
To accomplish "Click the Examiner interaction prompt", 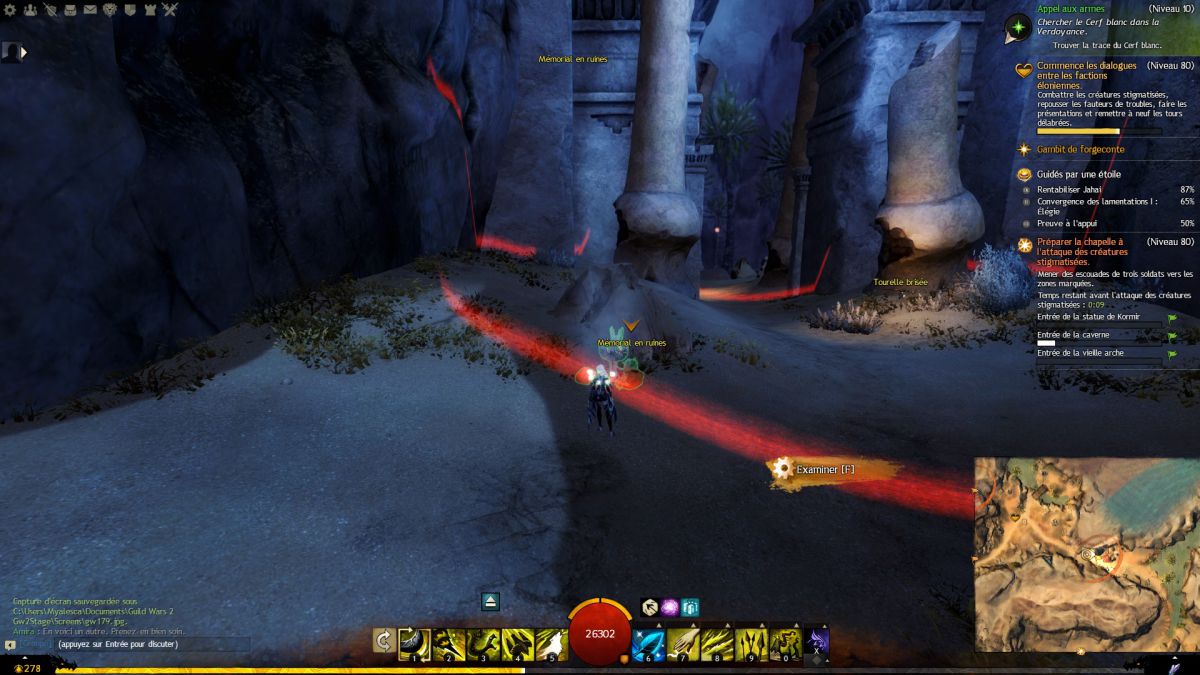I will coord(824,469).
